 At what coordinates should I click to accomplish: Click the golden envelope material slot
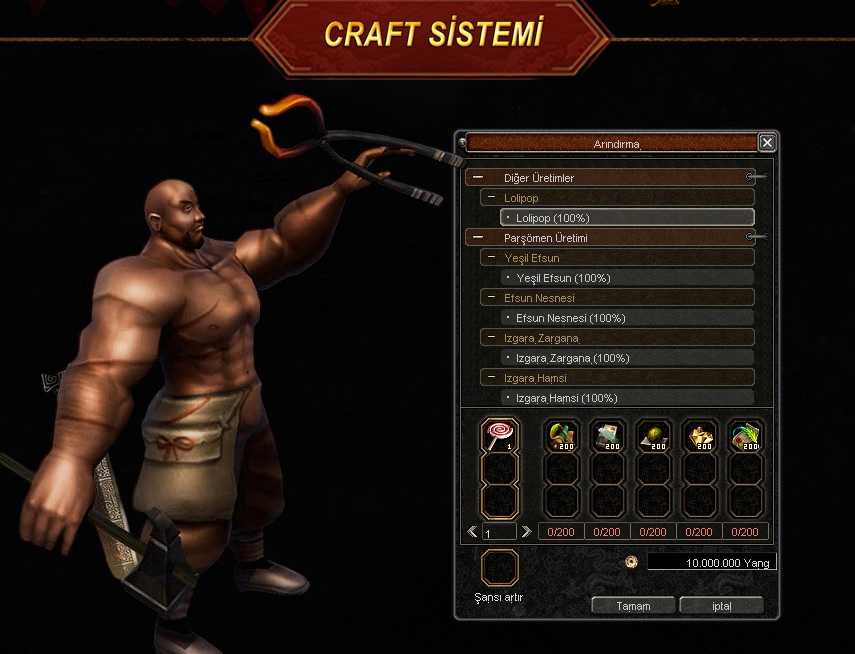[699, 435]
